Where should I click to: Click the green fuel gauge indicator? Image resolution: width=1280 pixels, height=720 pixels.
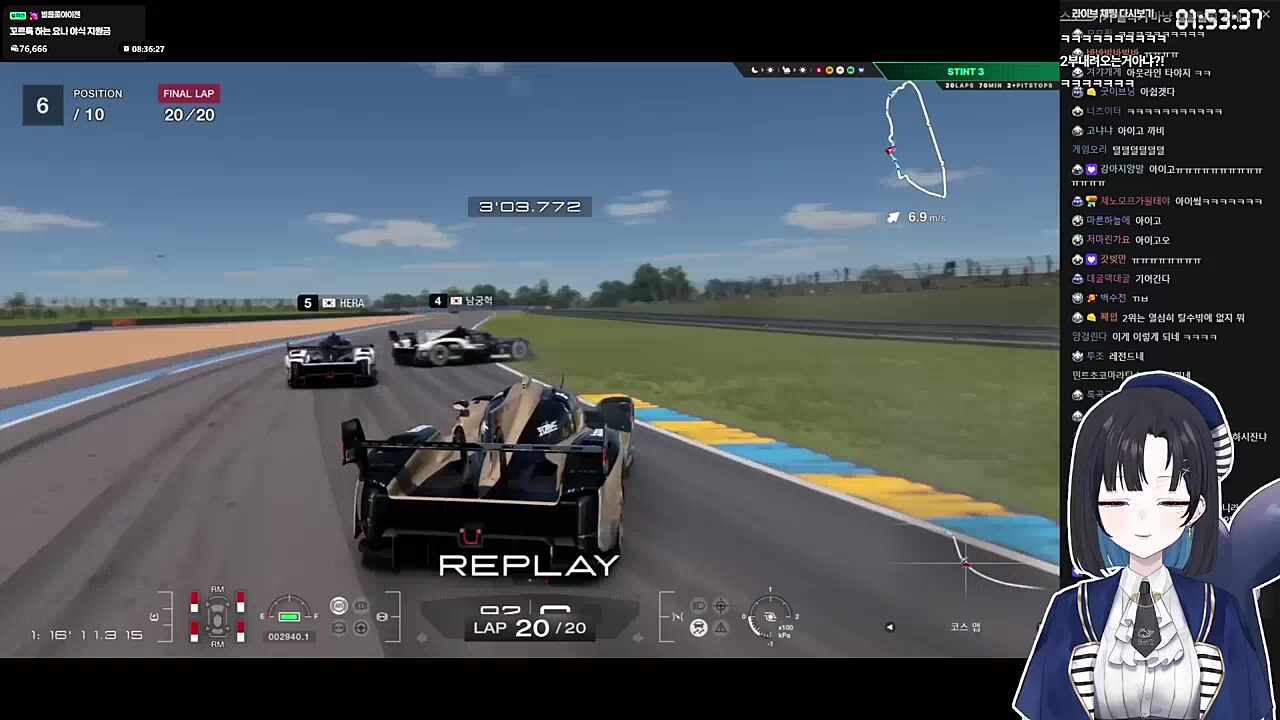[x=289, y=616]
